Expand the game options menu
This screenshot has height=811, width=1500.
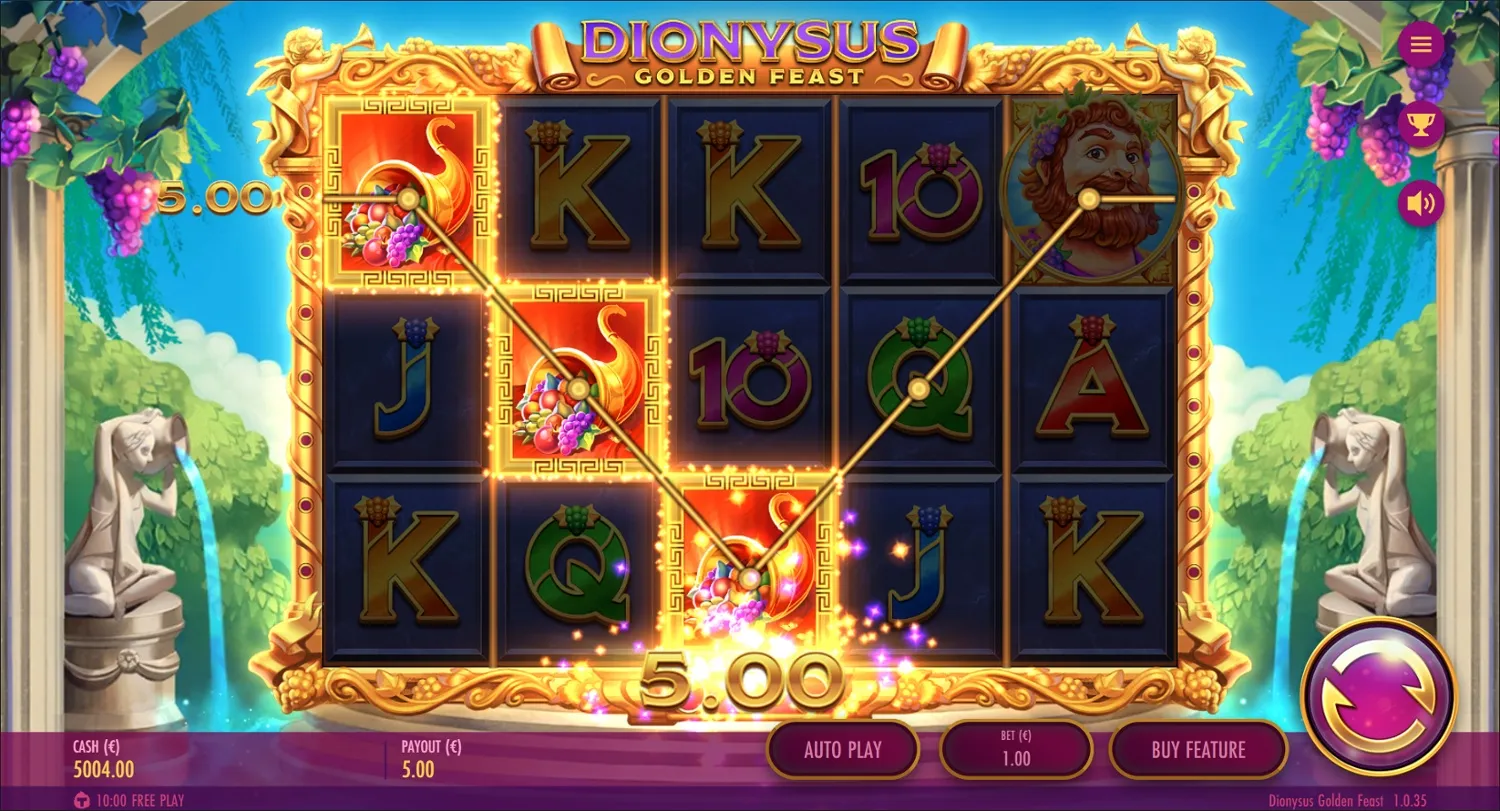pyautogui.click(x=1421, y=44)
